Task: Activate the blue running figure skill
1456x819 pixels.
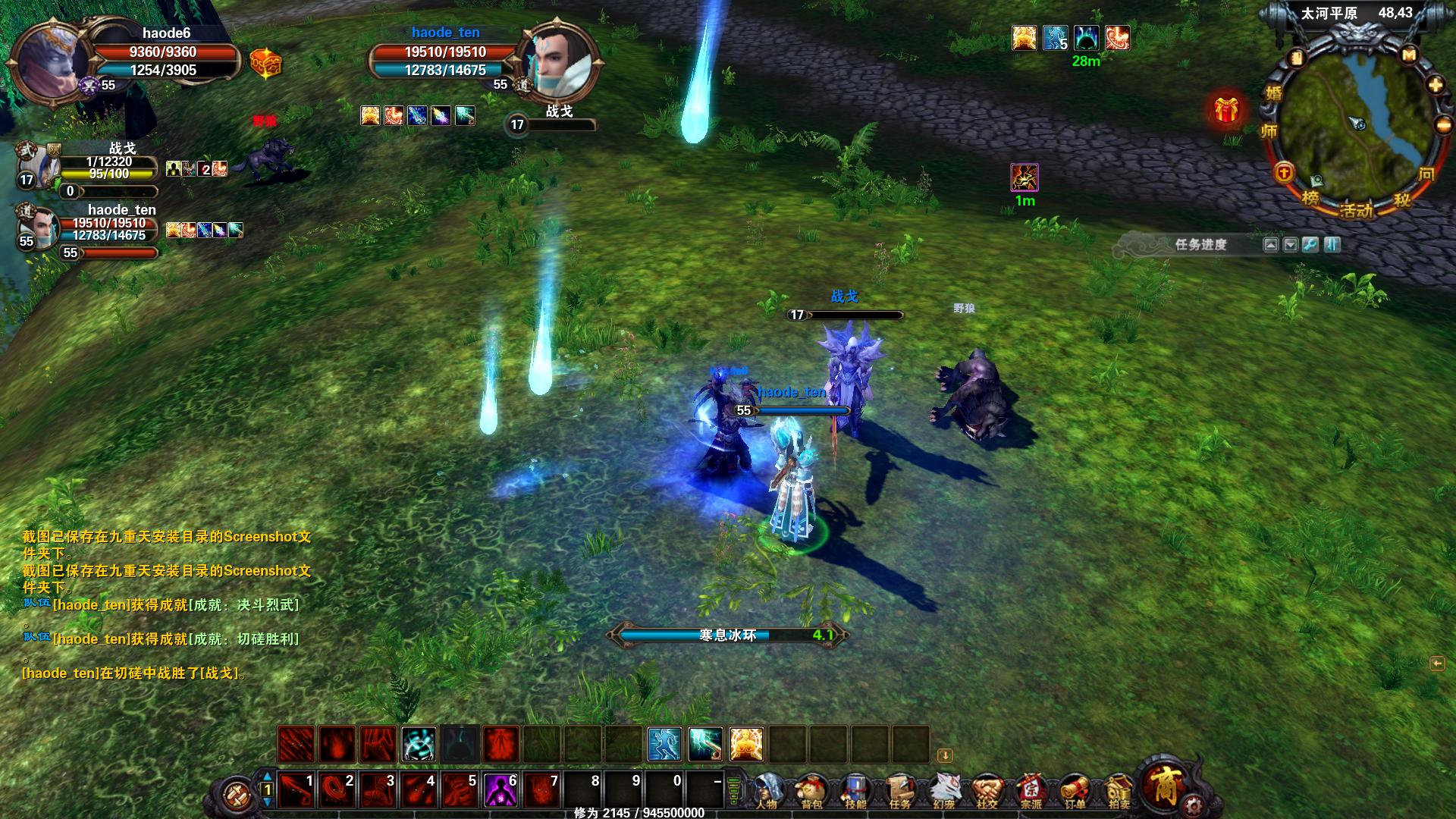Action: [x=664, y=743]
